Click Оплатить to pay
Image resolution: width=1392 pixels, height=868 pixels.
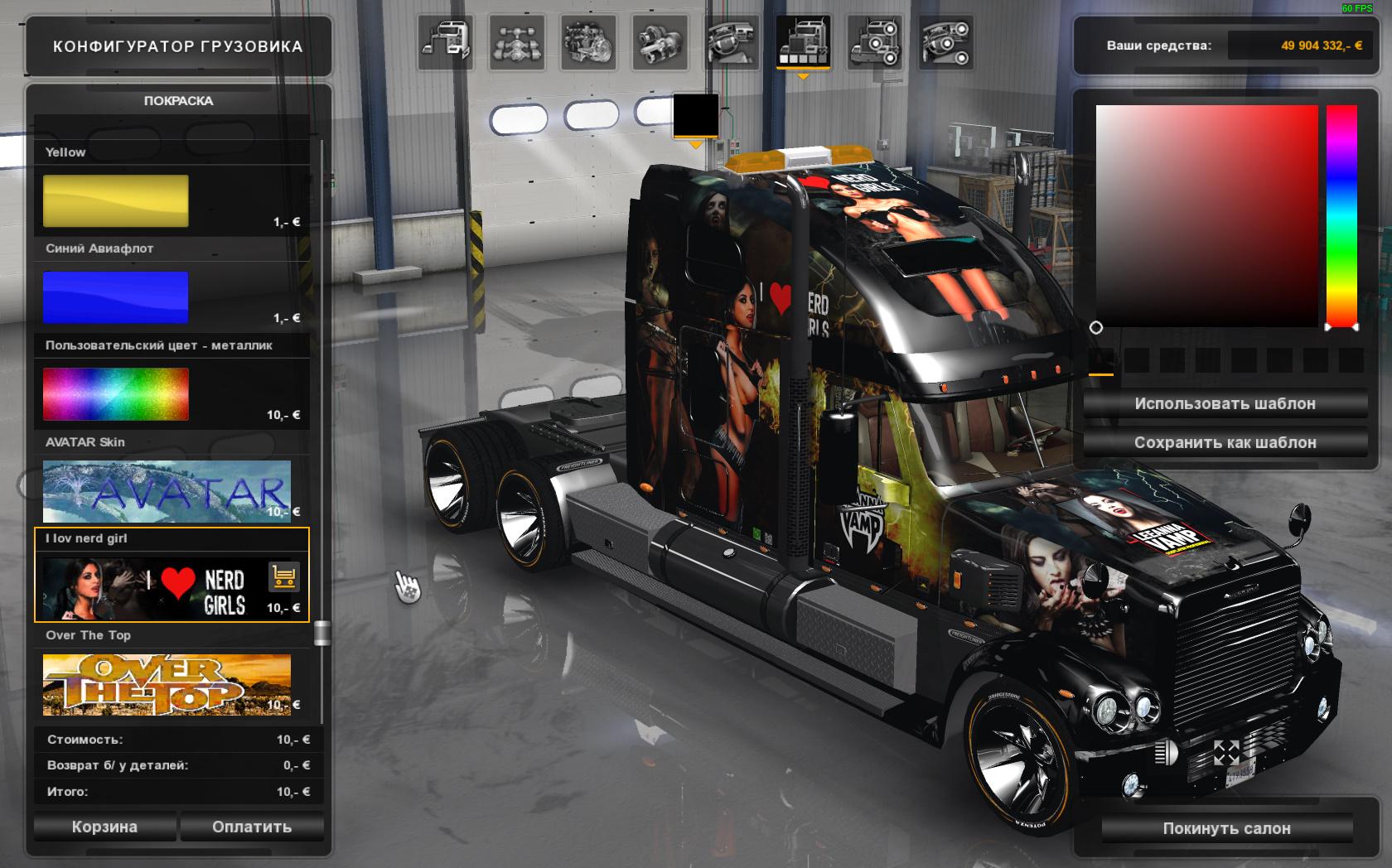(x=252, y=827)
